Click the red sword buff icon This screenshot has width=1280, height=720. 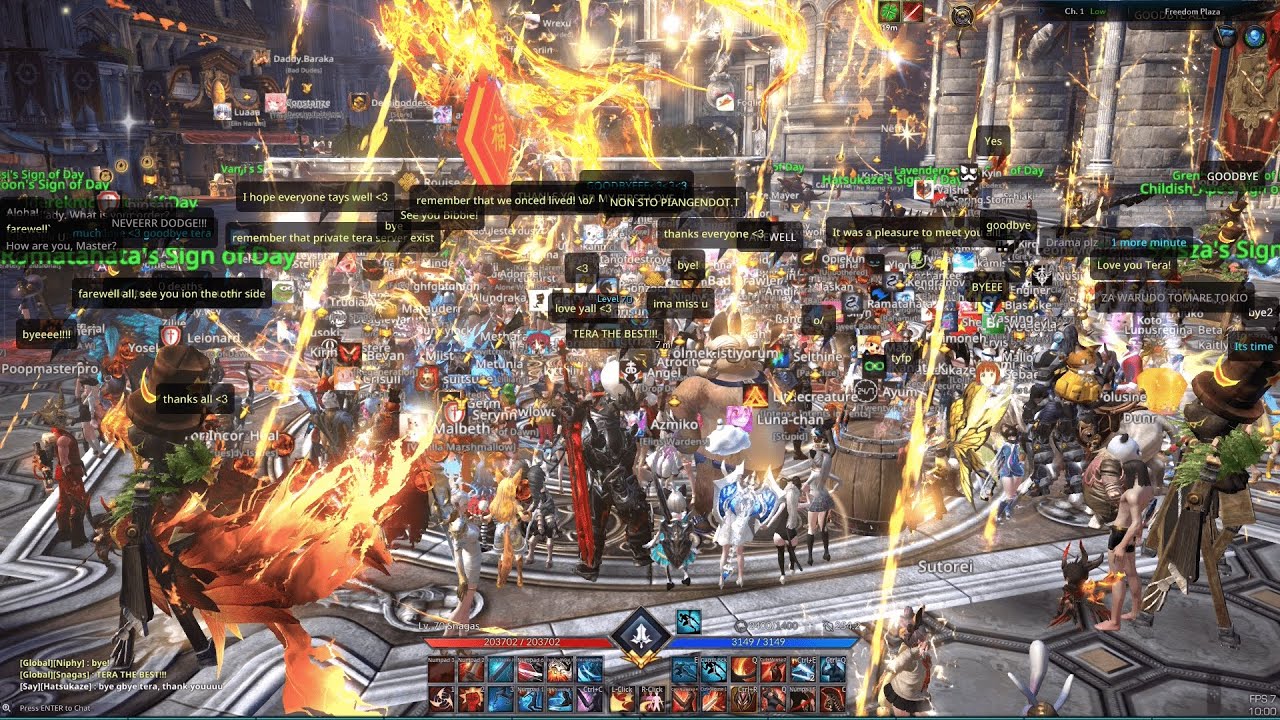click(x=913, y=12)
